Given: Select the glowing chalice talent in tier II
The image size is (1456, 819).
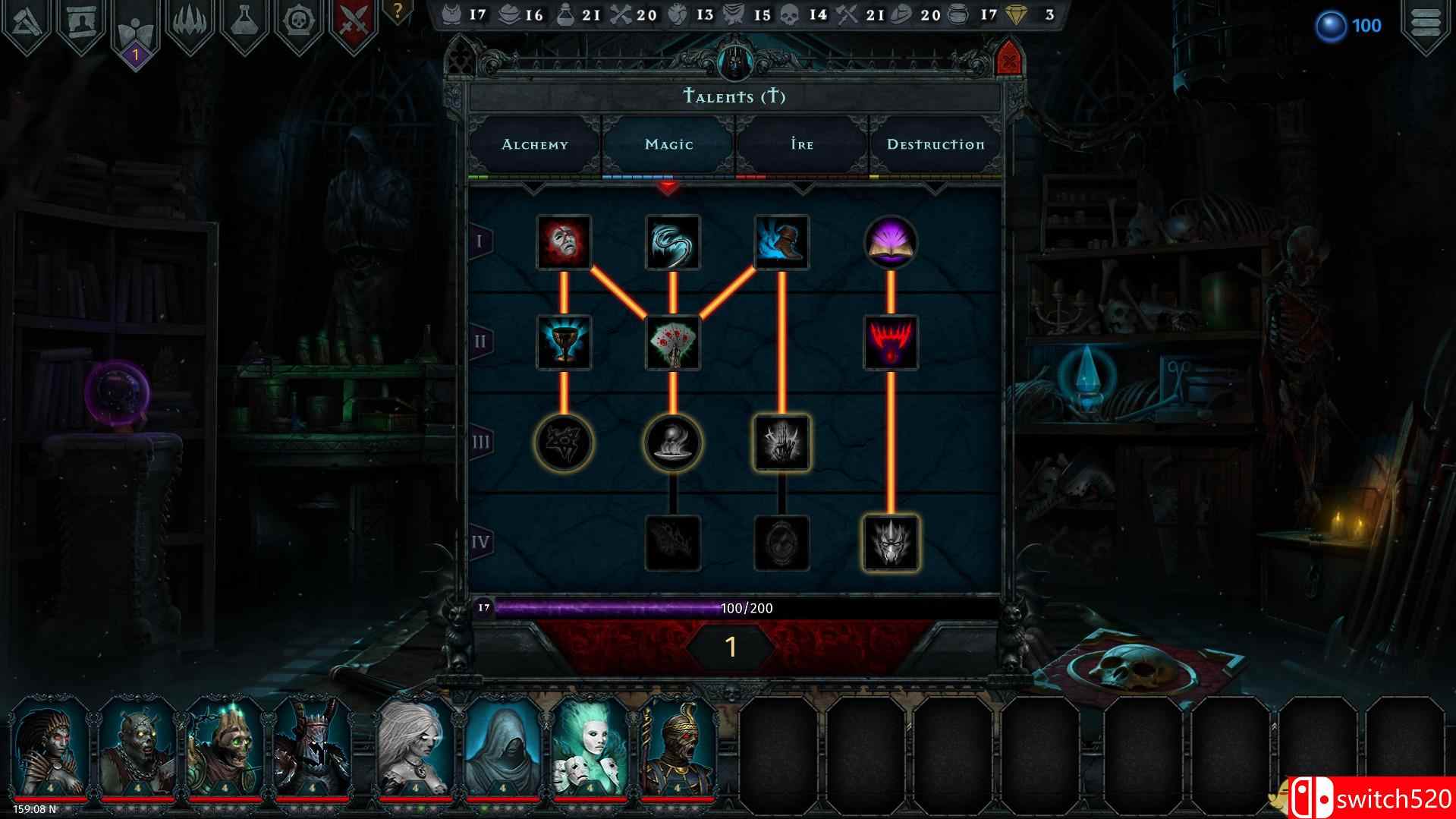Looking at the screenshot, I should tap(562, 342).
